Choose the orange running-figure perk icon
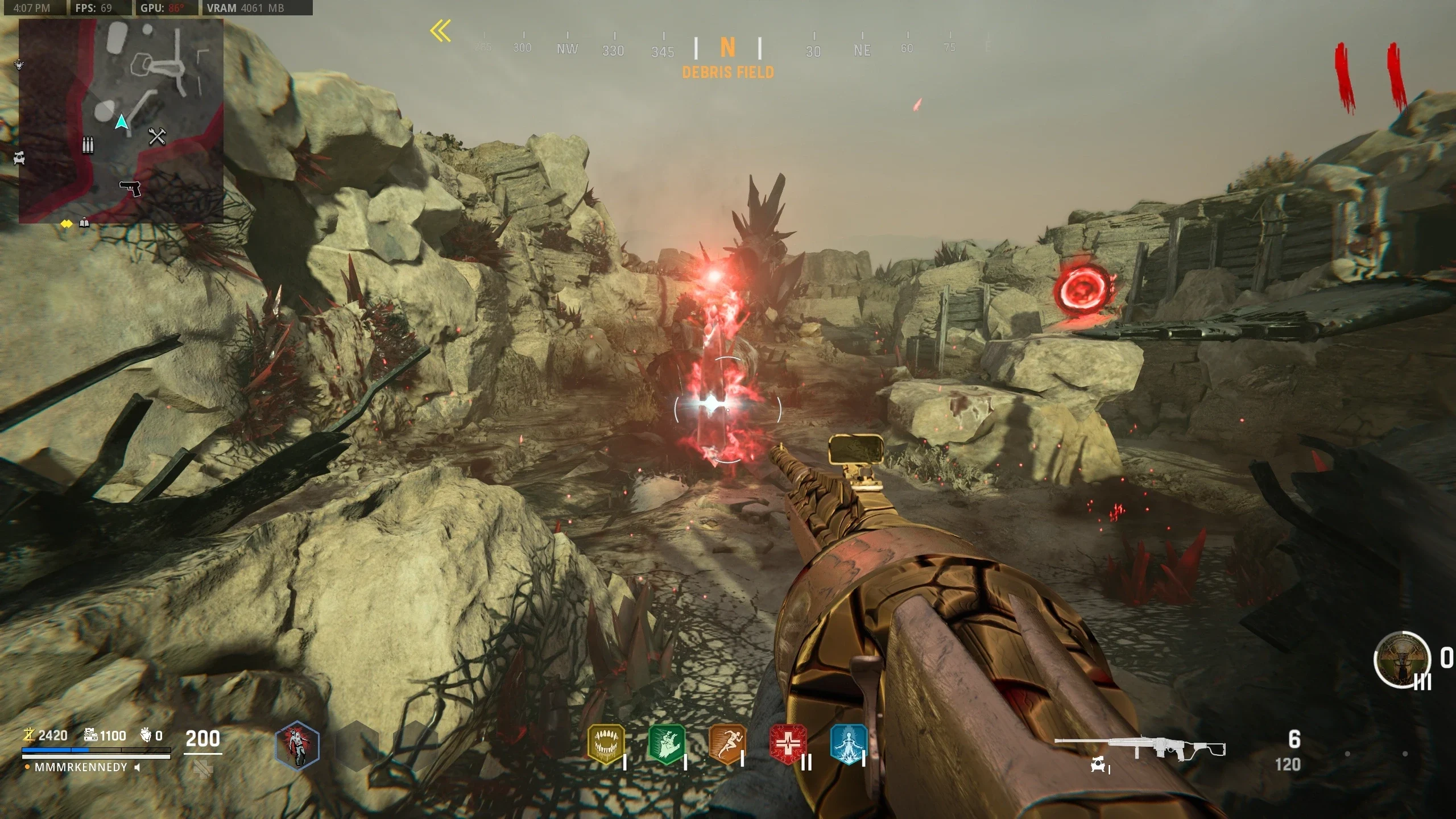This screenshot has height=819, width=1456. click(727, 744)
